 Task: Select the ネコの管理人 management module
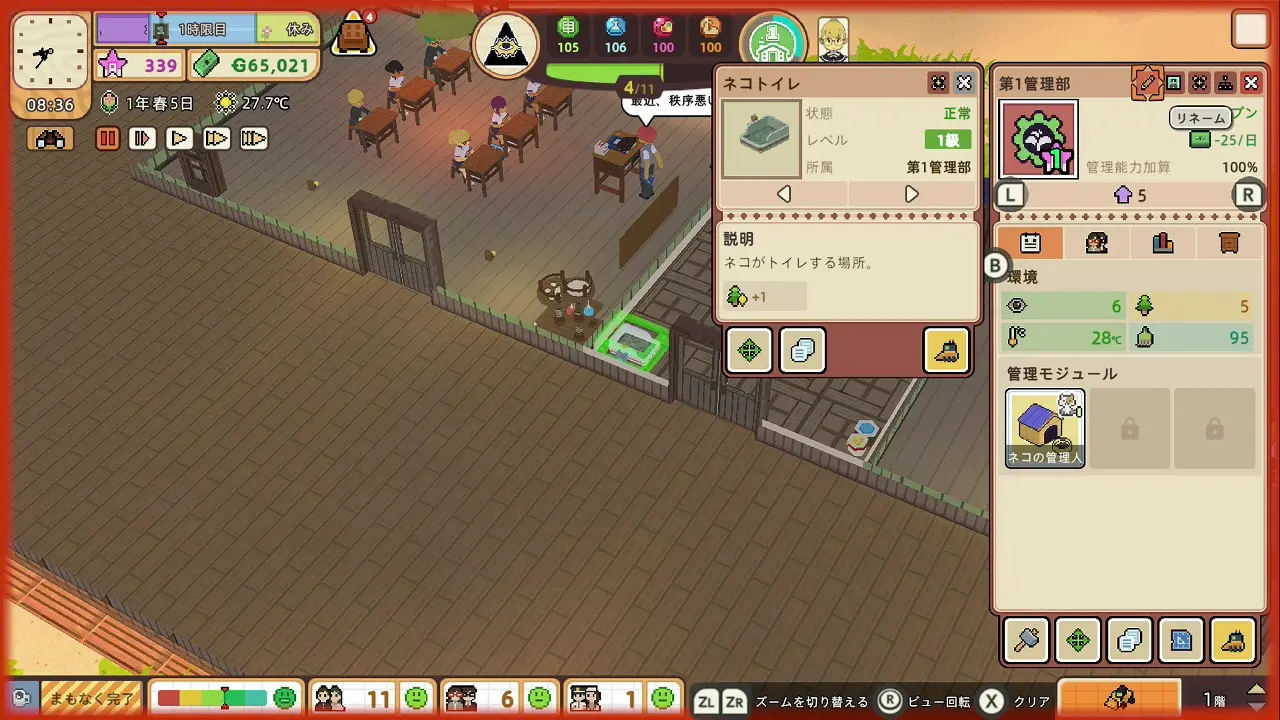pyautogui.click(x=1045, y=428)
